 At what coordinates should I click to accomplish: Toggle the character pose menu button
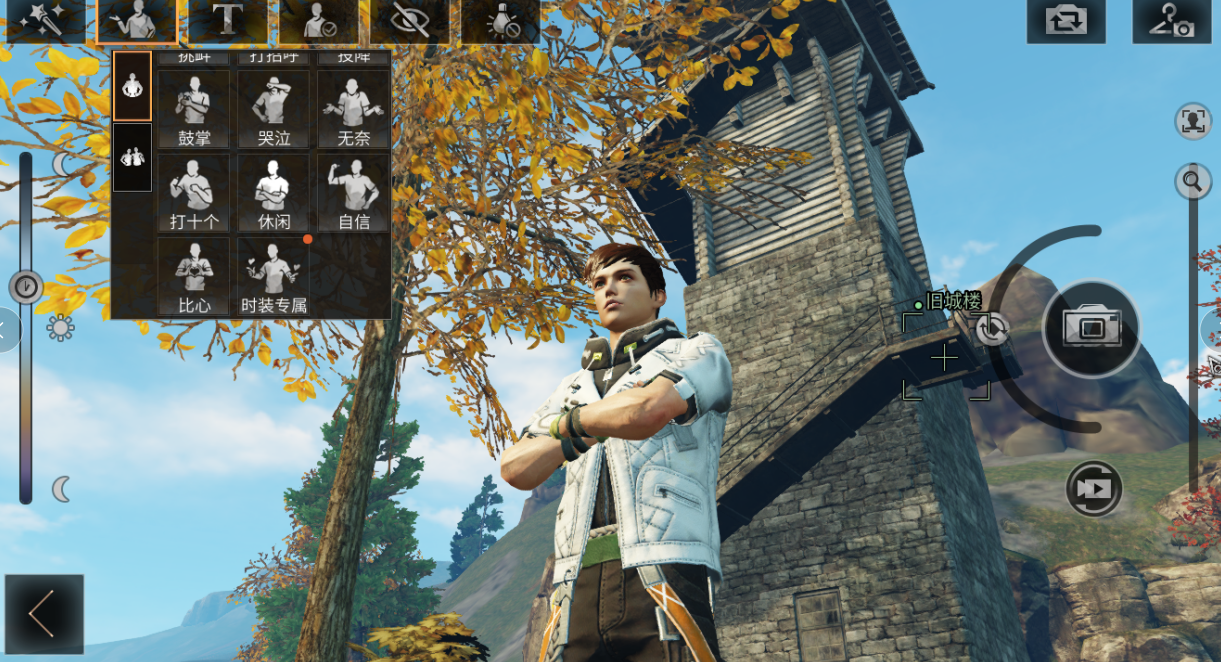[137, 21]
